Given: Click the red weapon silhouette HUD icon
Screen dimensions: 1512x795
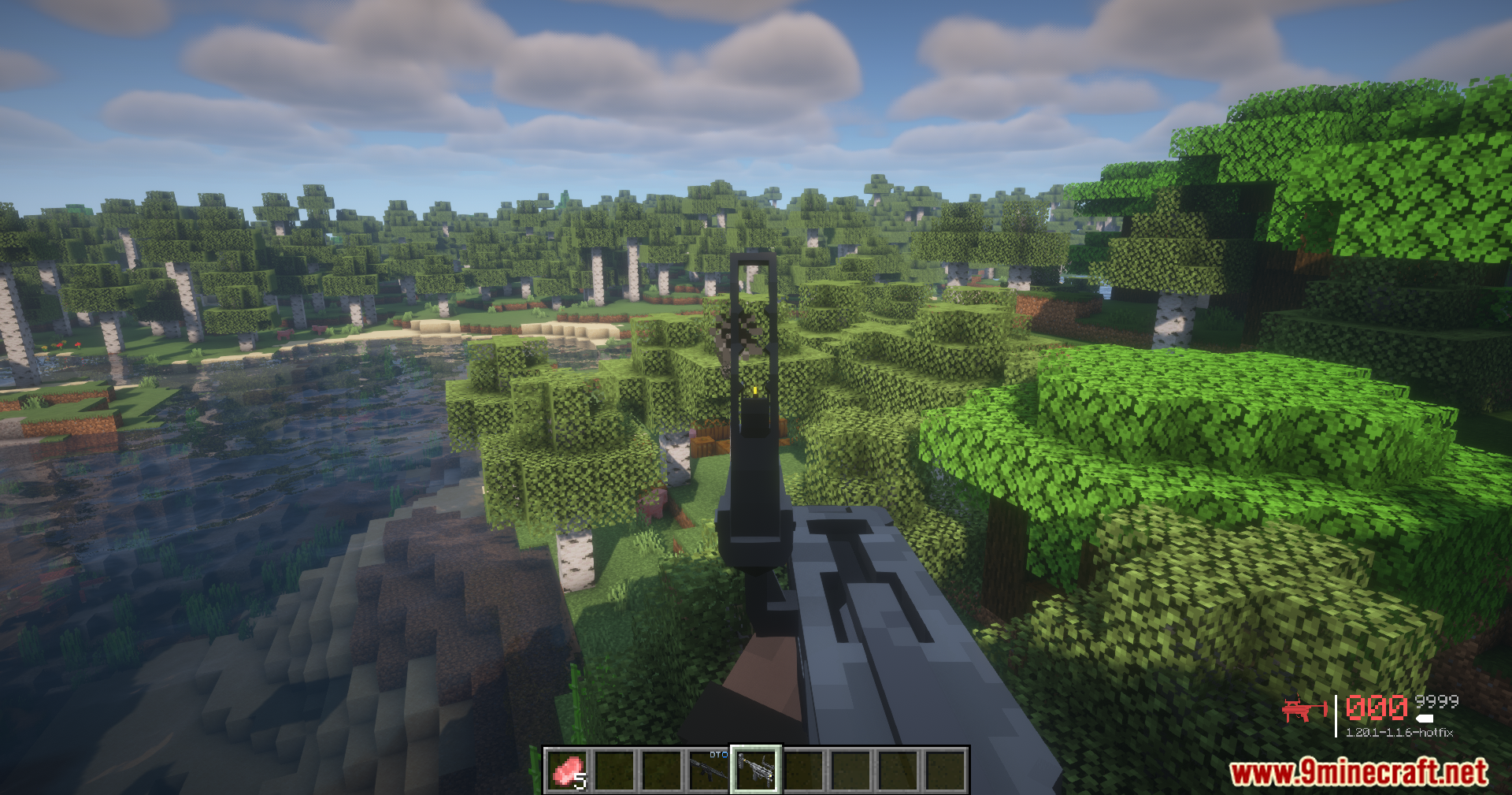Looking at the screenshot, I should click(1303, 709).
